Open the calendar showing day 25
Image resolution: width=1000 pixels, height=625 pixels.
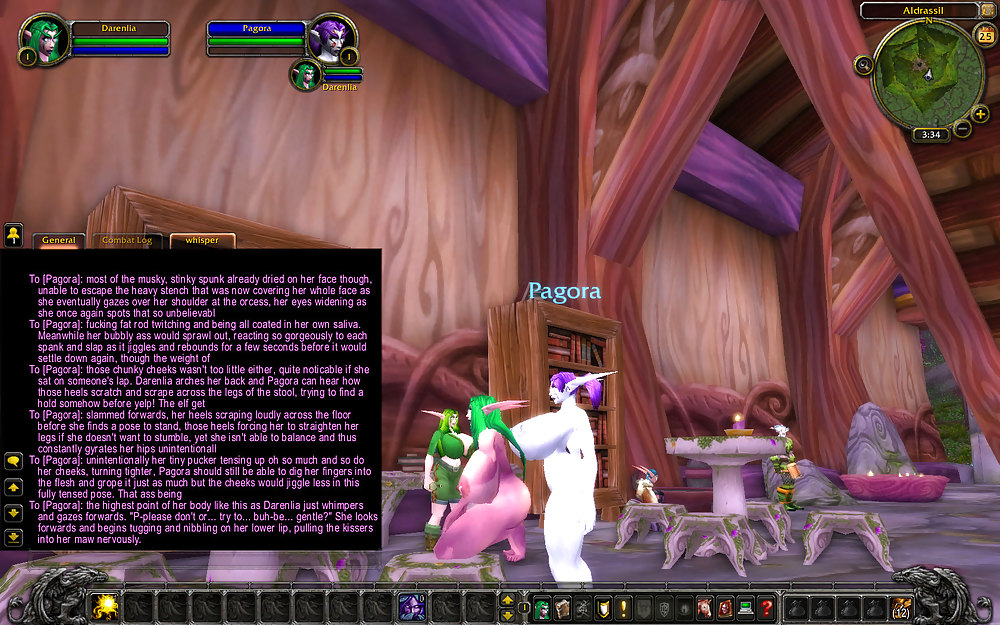click(985, 36)
